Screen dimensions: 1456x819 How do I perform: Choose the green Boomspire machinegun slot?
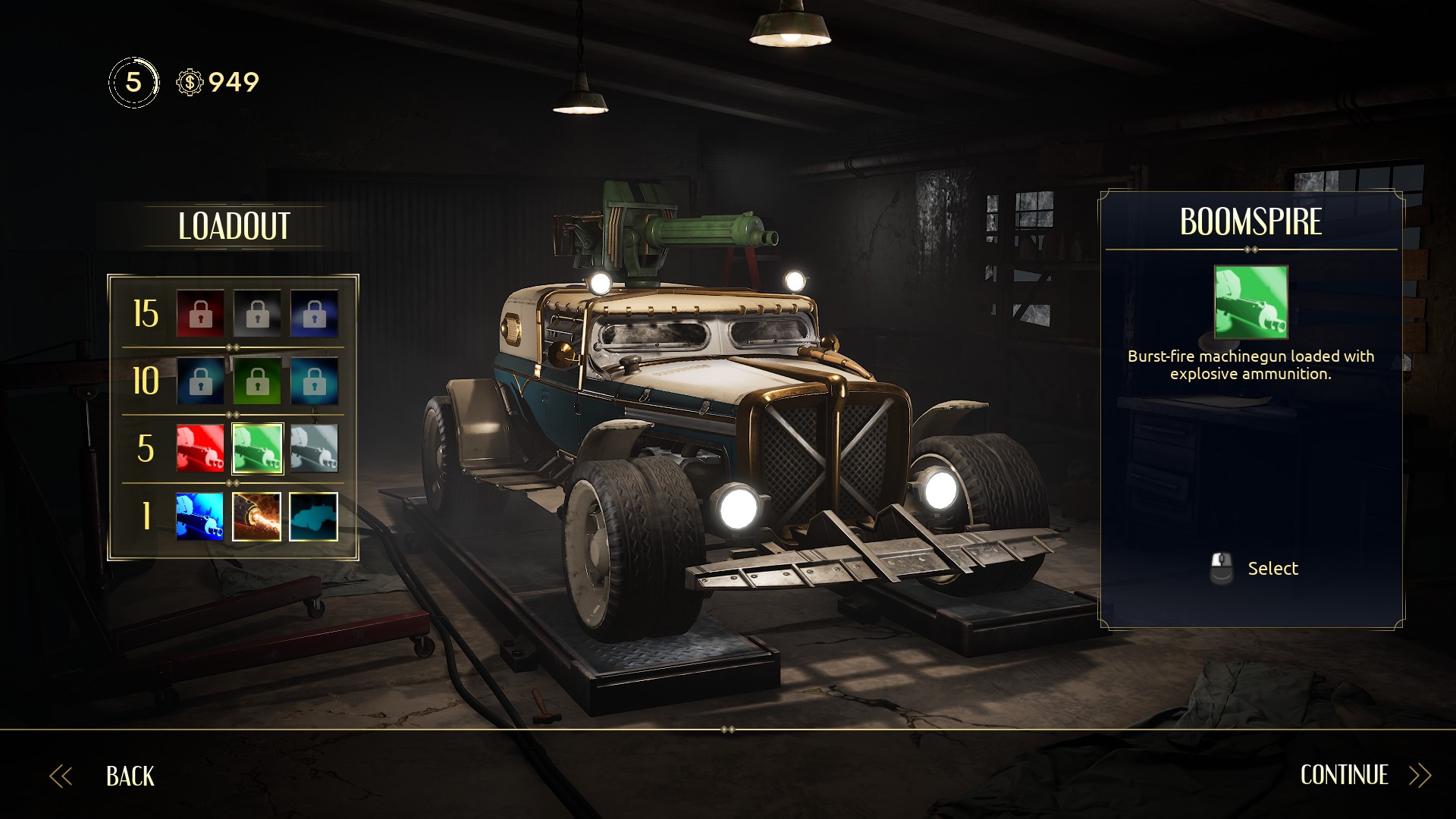(257, 448)
